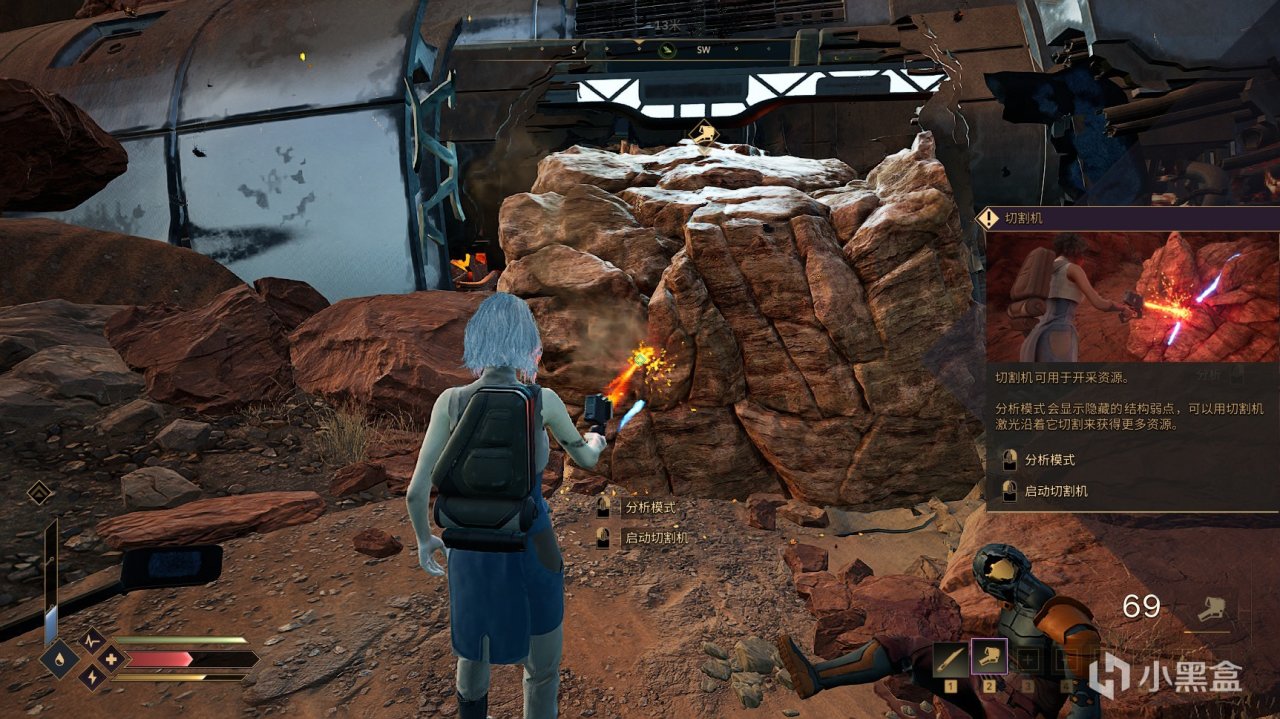
Task: Click the lightning bolt energy icon
Action: point(93,678)
